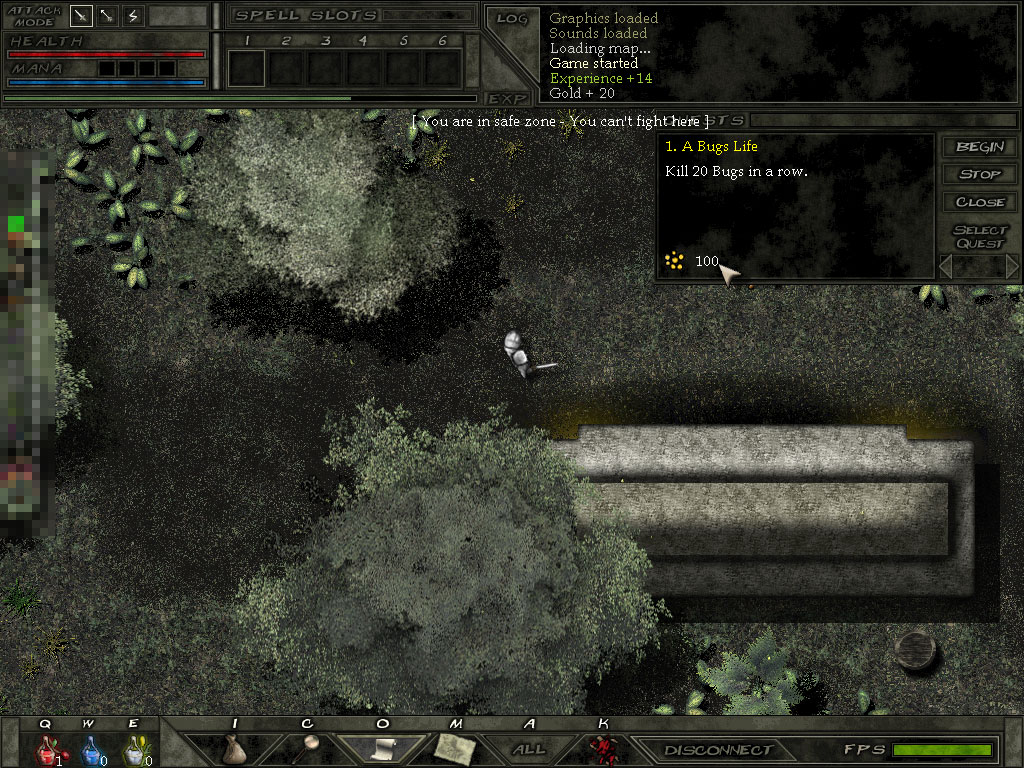Go to the next quest with right arrow
This screenshot has width=1024, height=768.
click(x=1011, y=266)
